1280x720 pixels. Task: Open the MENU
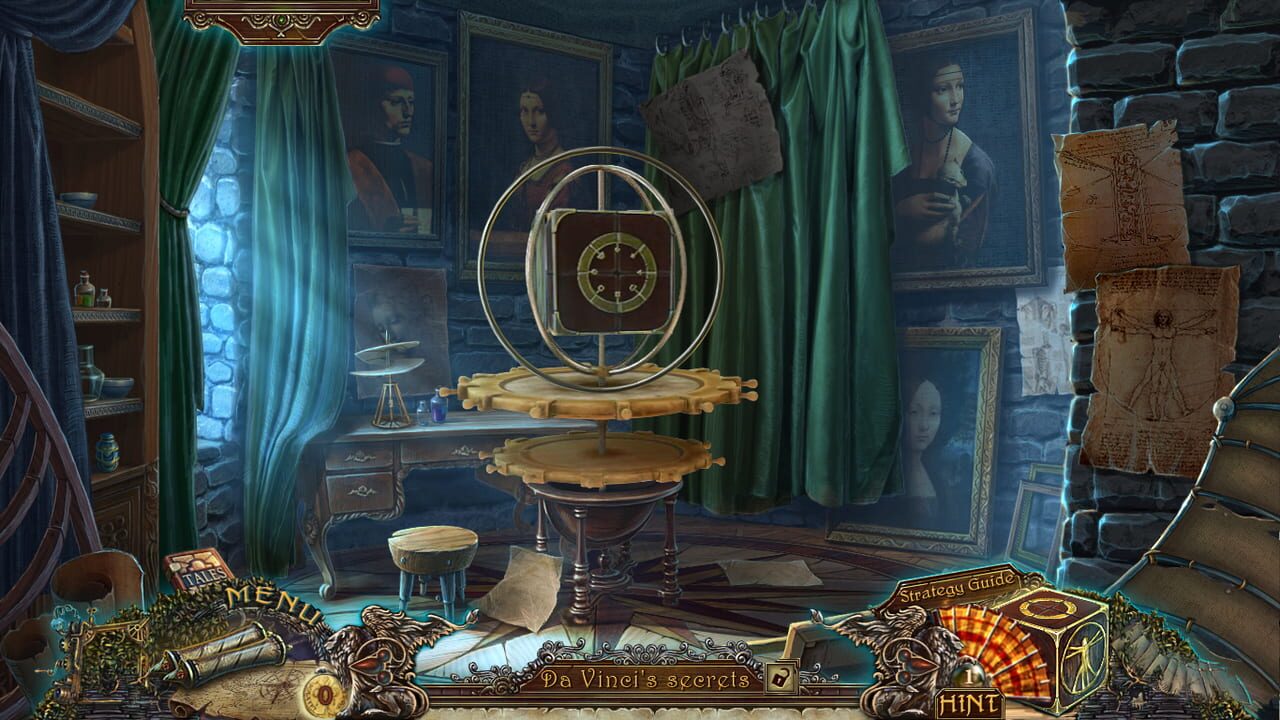point(272,600)
